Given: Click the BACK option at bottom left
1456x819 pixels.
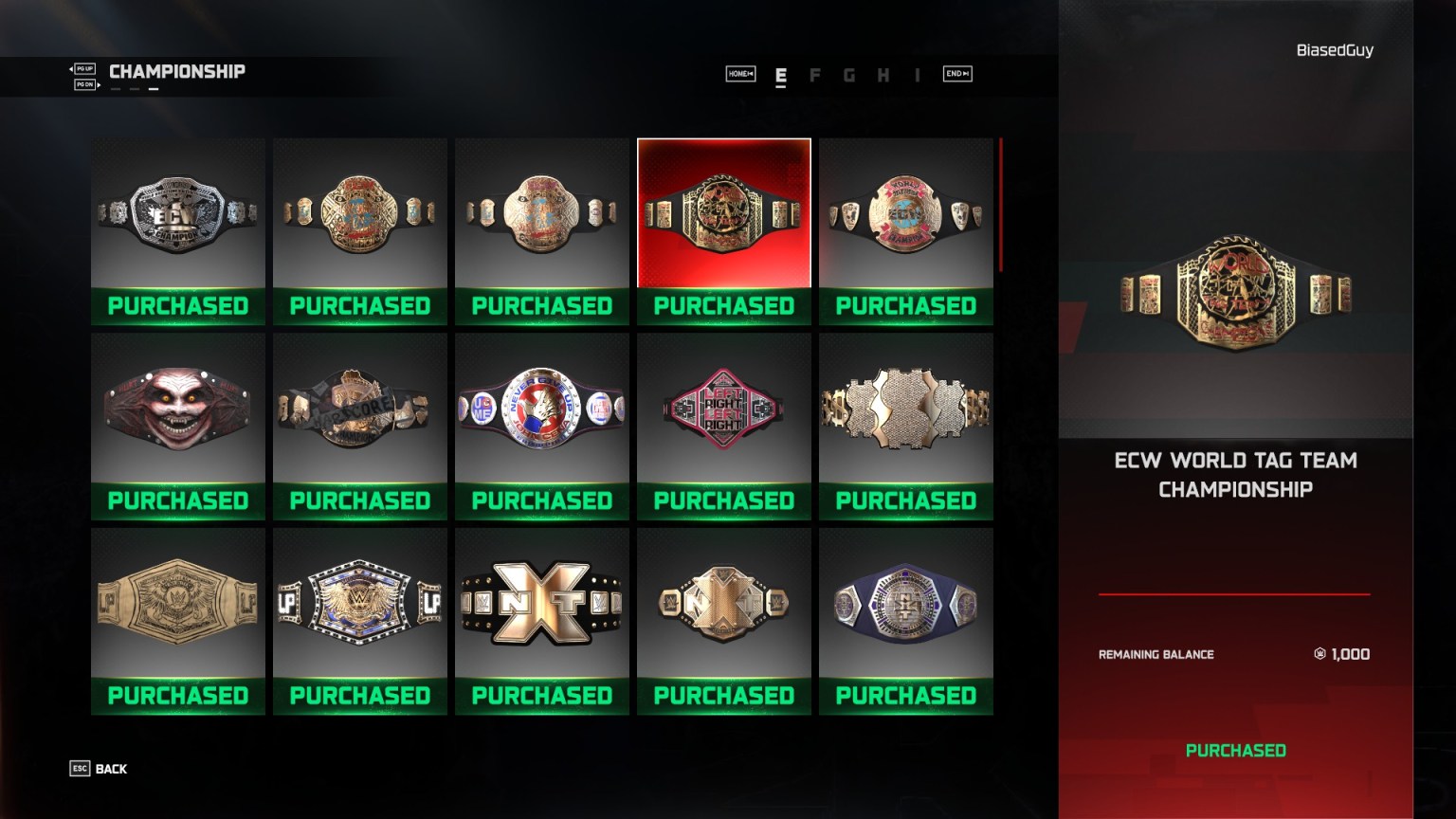Looking at the screenshot, I should tap(109, 769).
